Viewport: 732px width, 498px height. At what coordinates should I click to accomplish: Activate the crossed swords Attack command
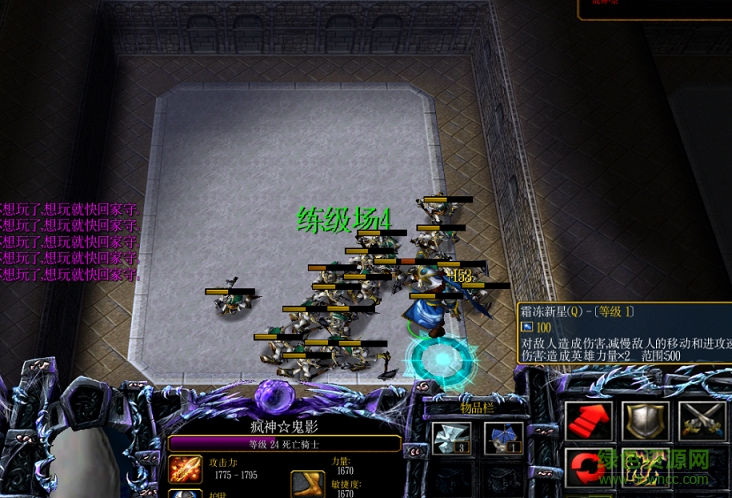[x=702, y=421]
